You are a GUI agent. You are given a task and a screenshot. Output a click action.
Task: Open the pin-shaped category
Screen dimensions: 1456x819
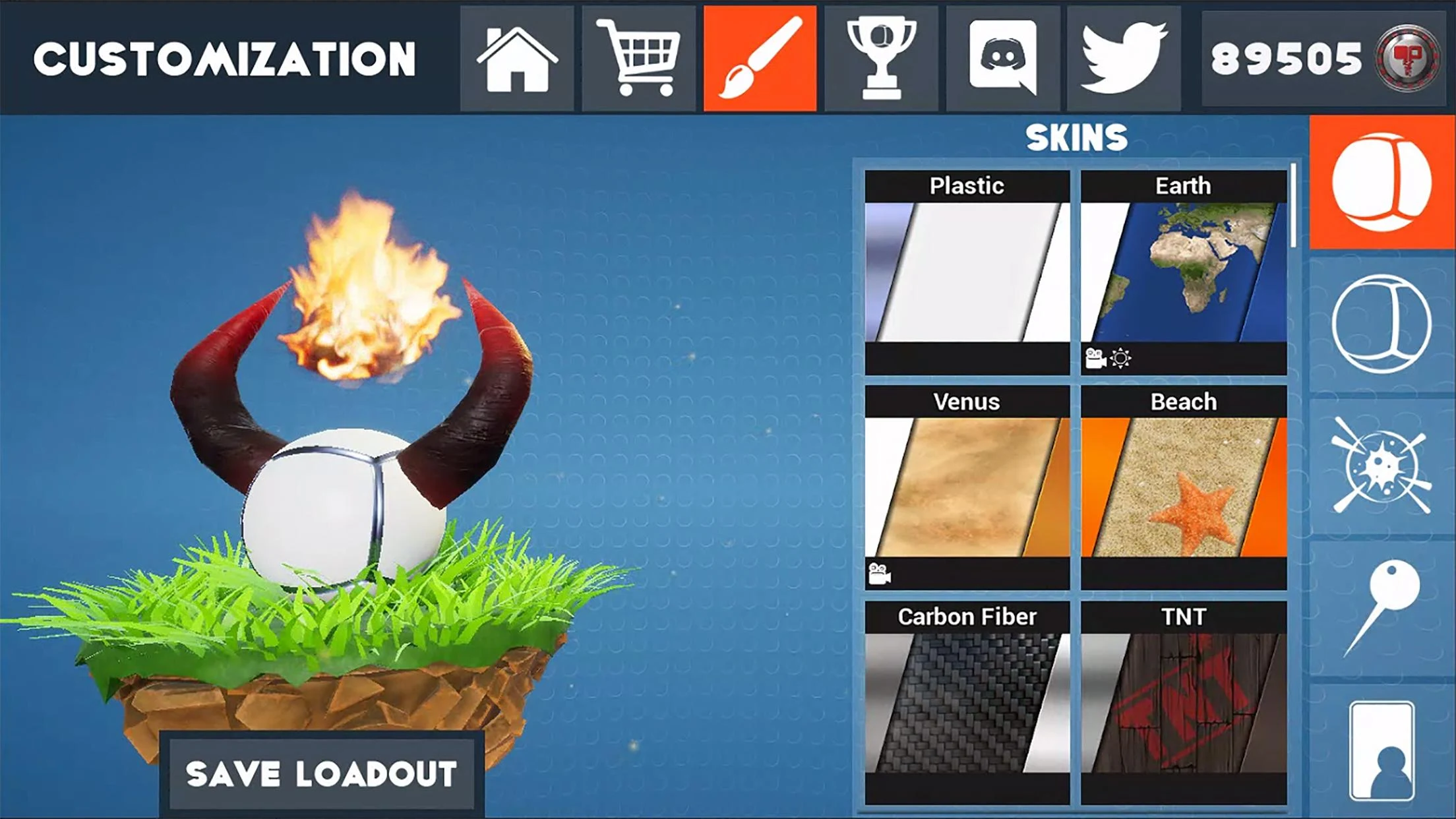1381,608
